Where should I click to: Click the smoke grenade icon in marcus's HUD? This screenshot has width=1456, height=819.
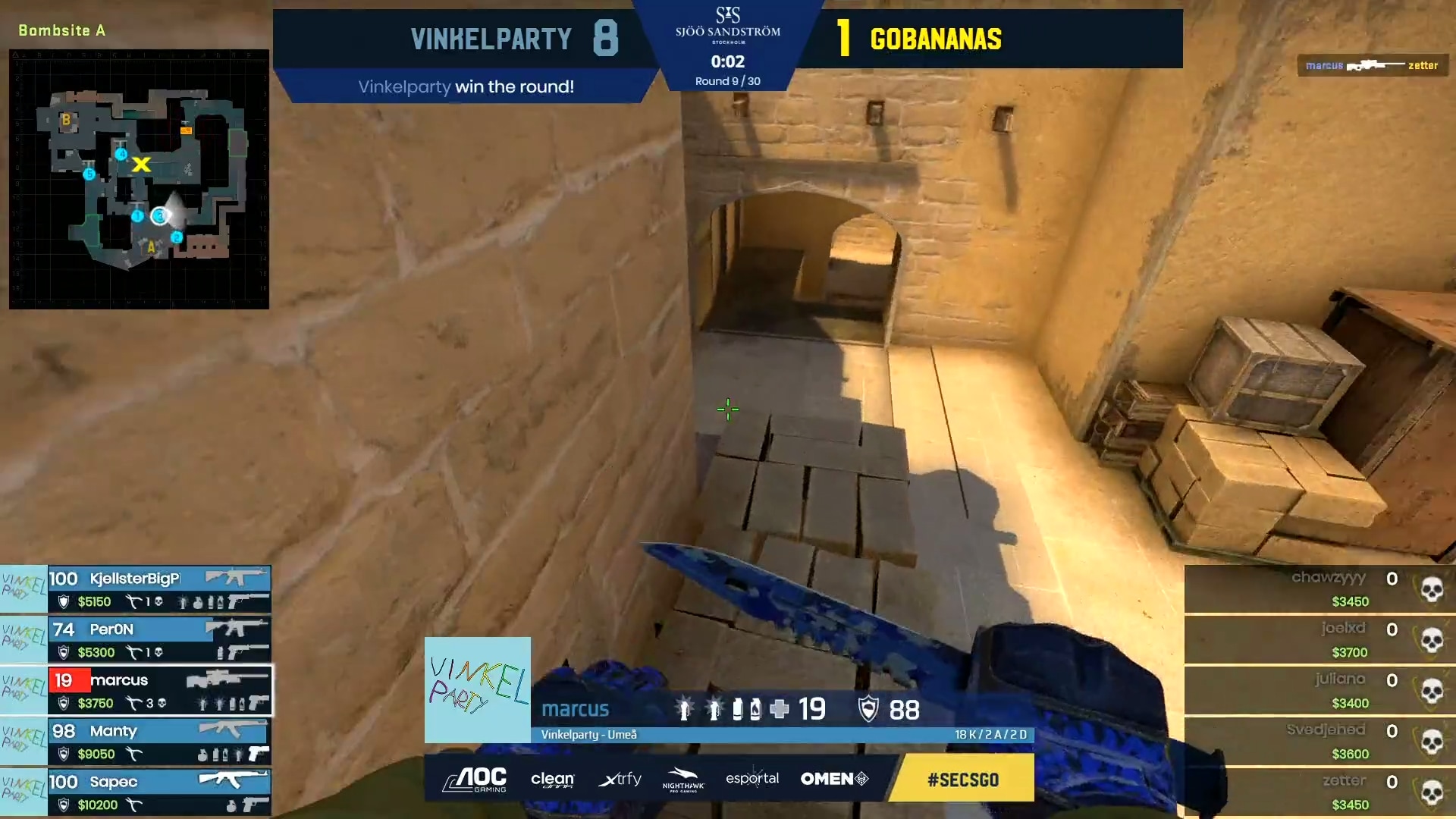coord(739,709)
